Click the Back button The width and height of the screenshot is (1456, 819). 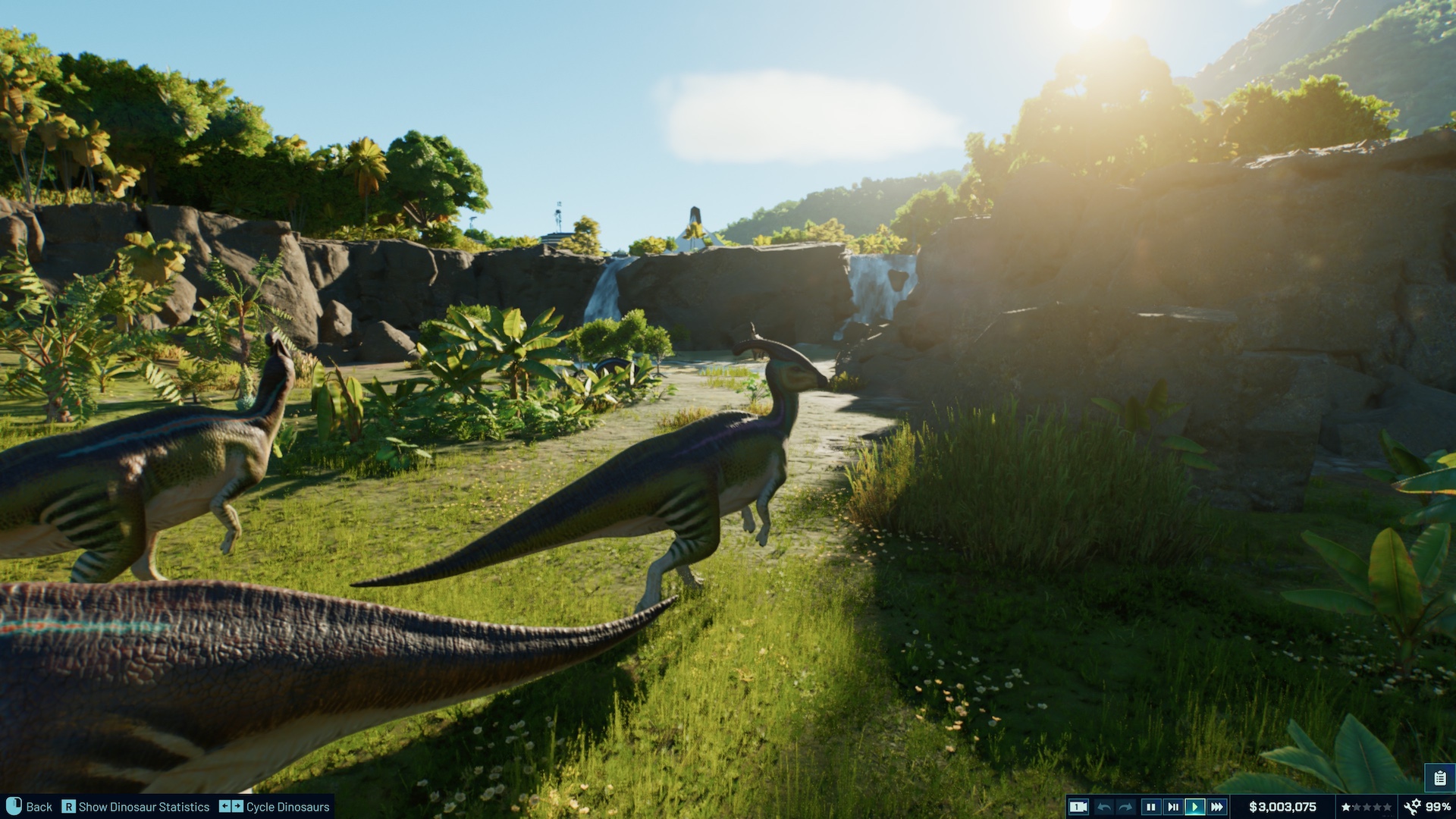coord(39,807)
